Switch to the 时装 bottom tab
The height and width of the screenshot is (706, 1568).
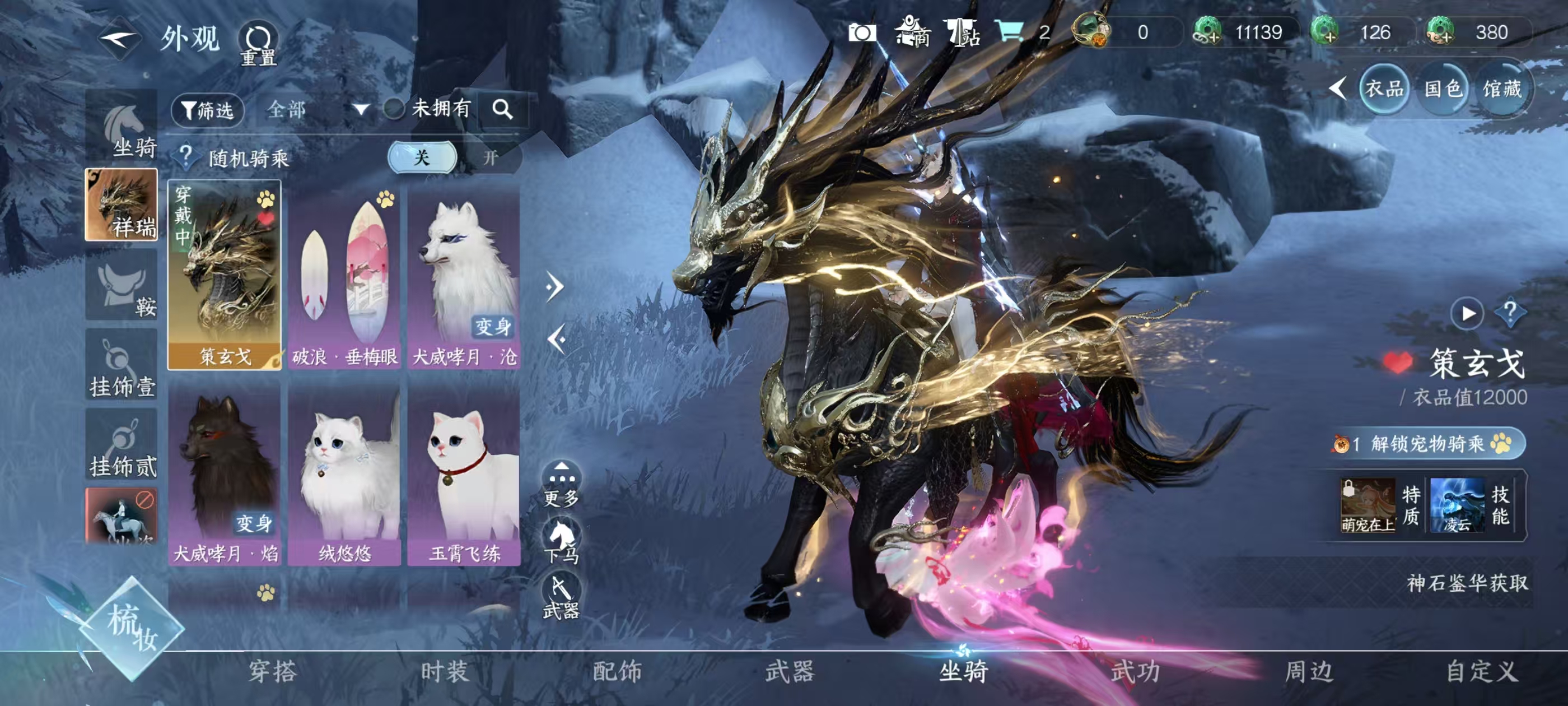[445, 671]
